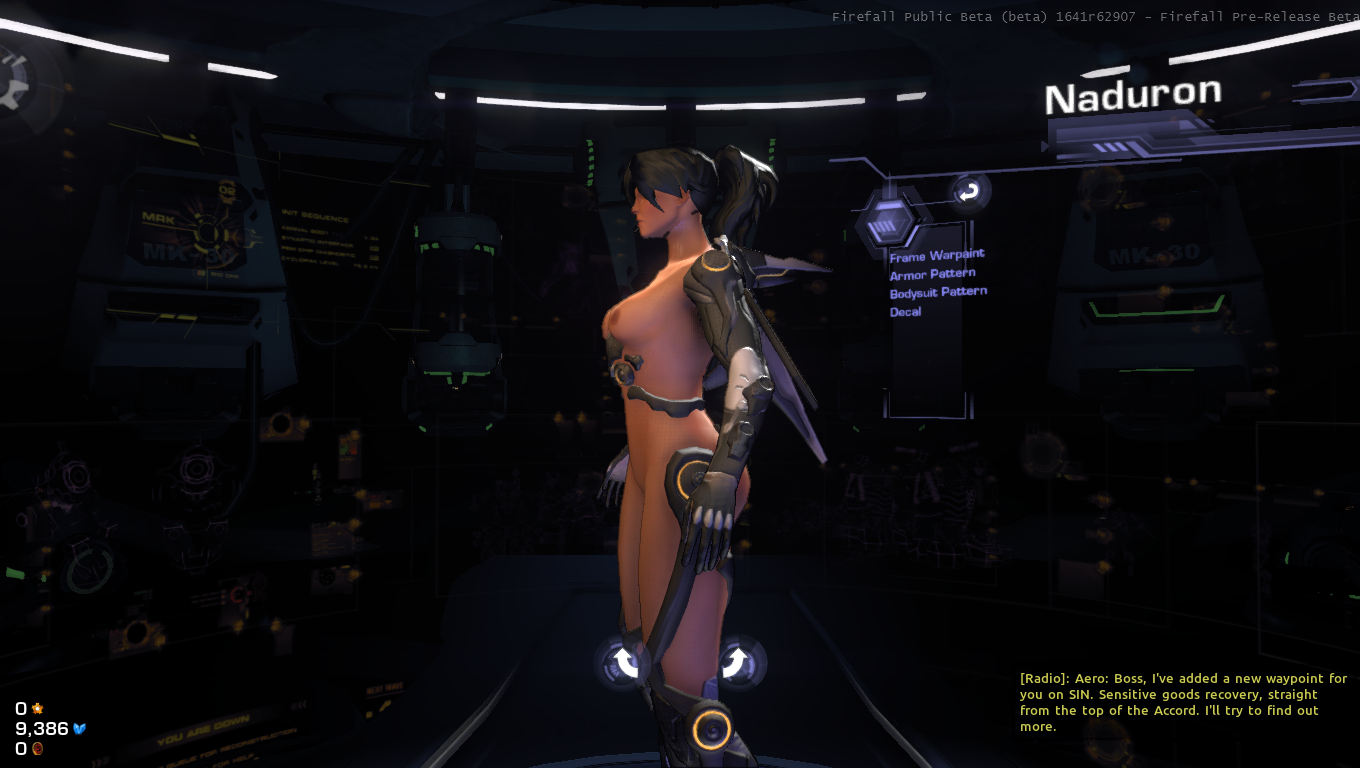Choose the Bodysuit Pattern entry

938,293
